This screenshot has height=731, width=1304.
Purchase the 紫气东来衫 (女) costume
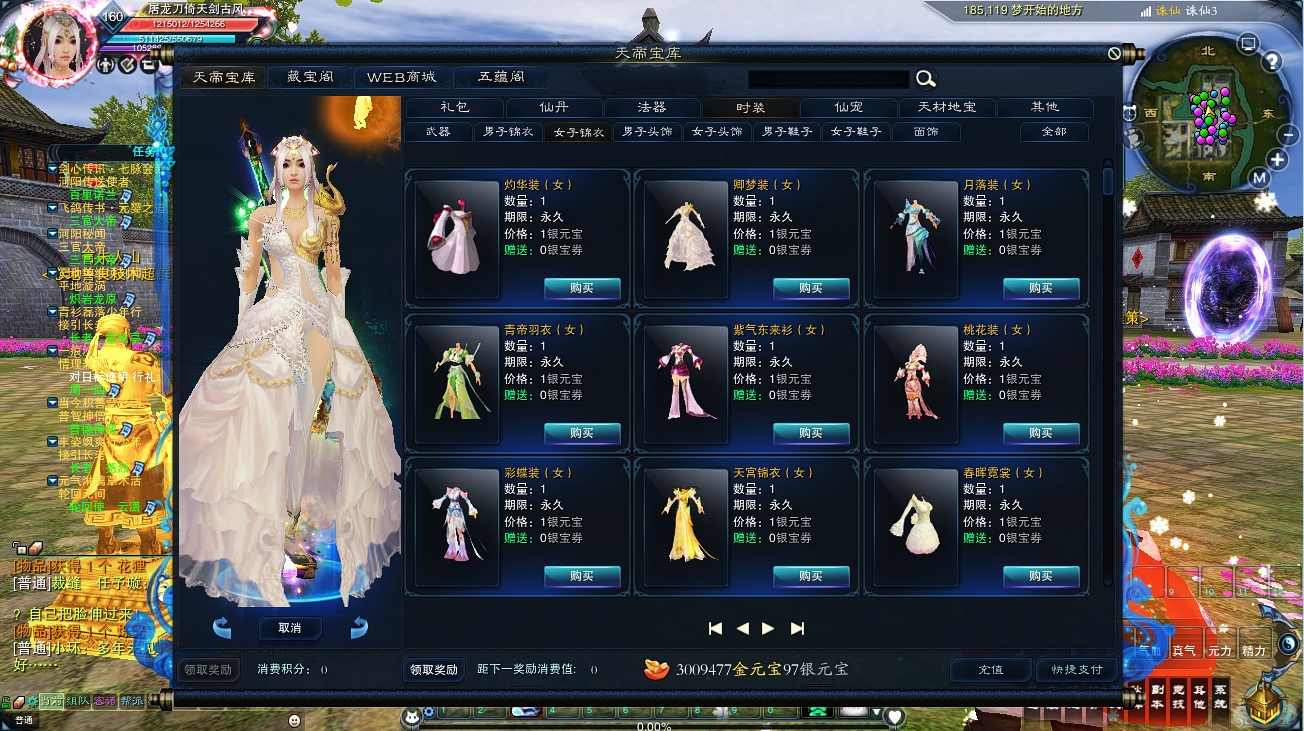[811, 433]
